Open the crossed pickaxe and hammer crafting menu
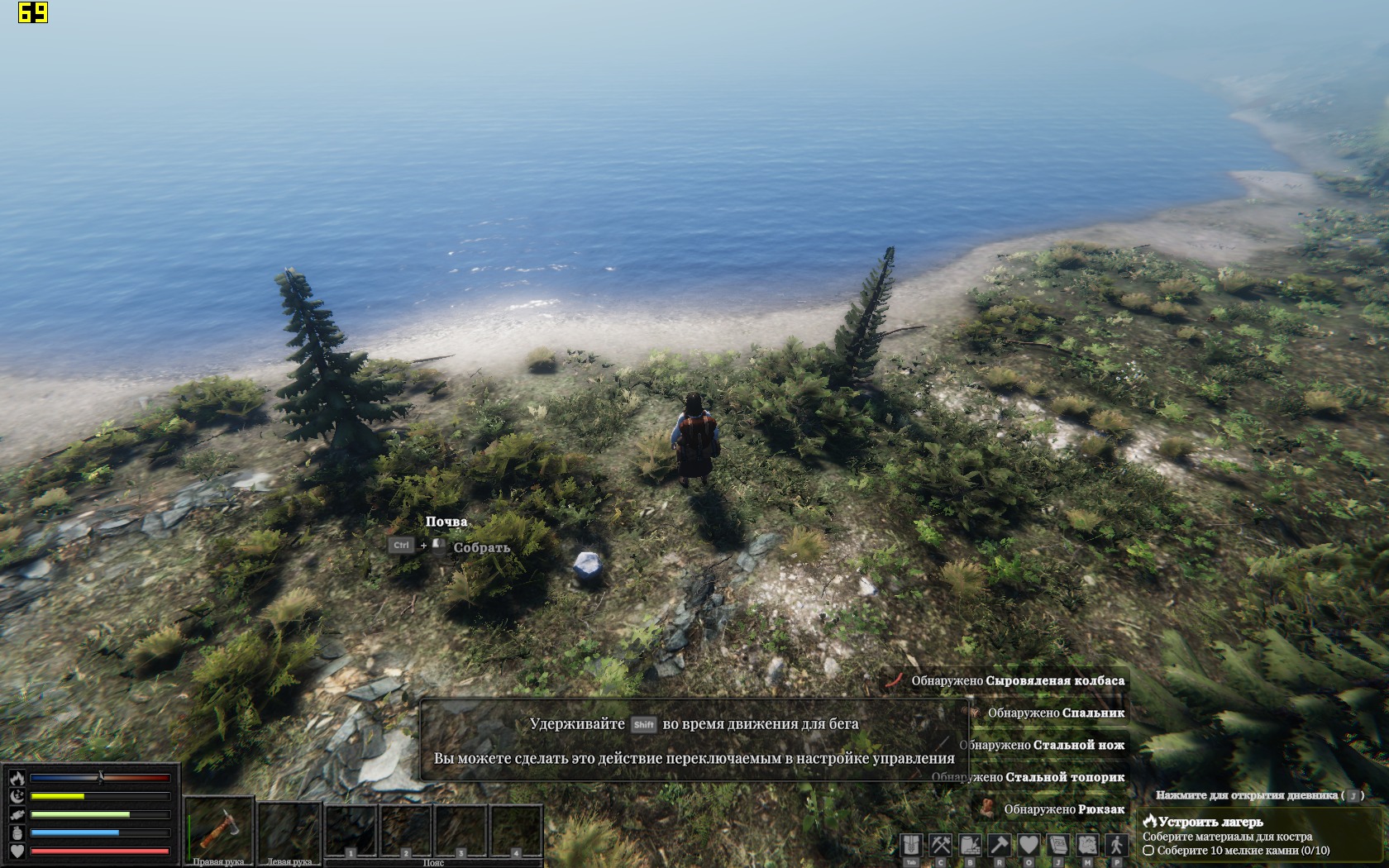1389x868 pixels. tap(941, 845)
